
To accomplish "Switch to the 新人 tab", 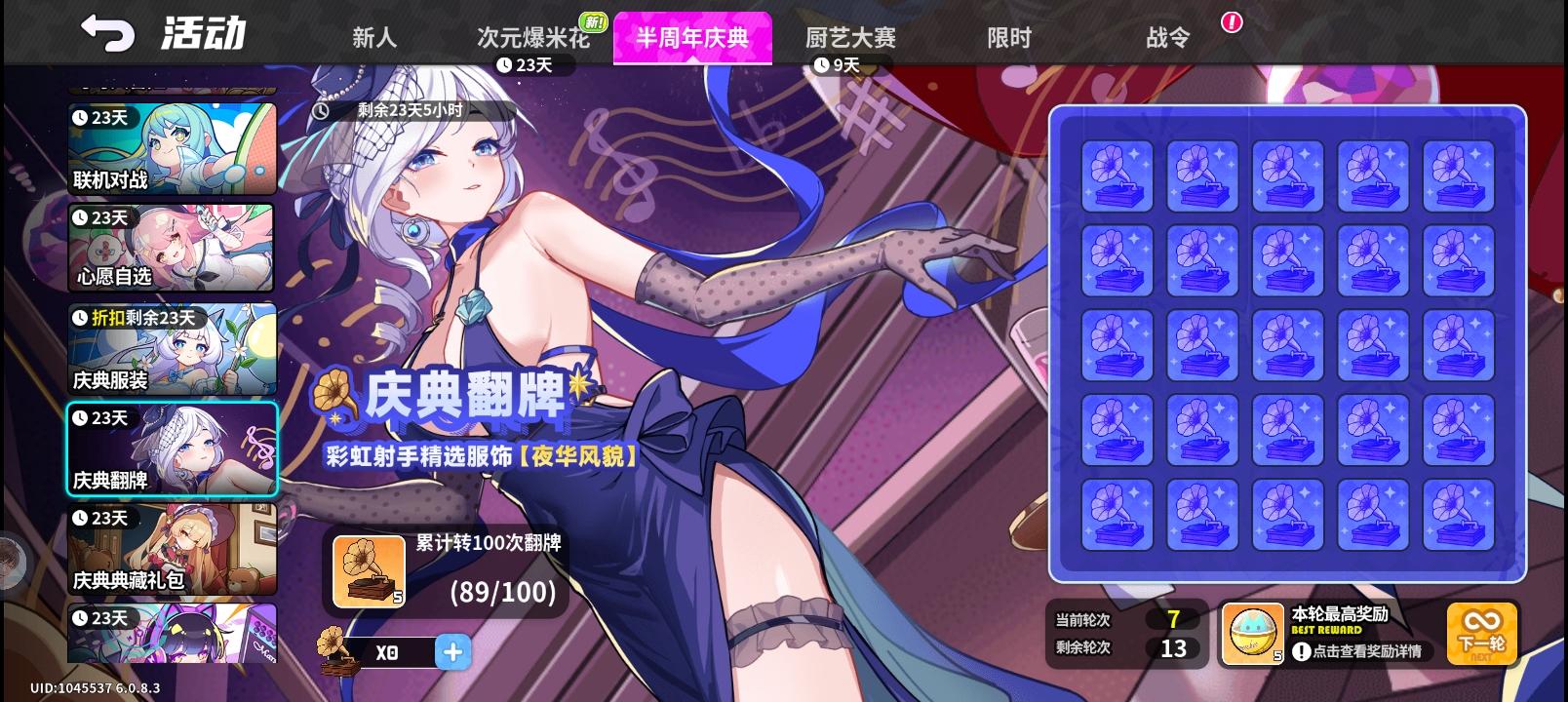I will click(x=372, y=37).
